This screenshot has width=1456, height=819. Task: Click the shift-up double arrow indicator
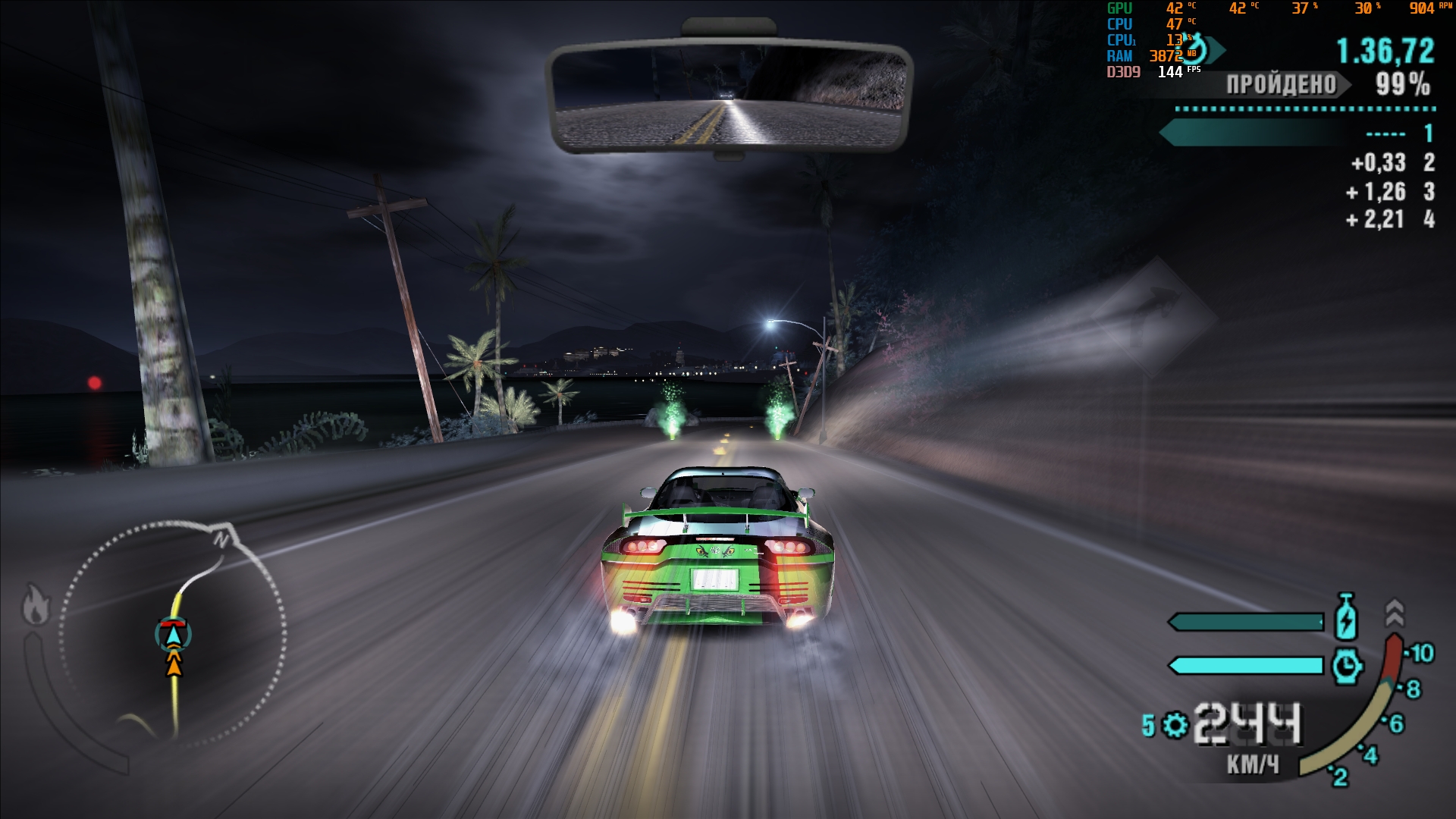point(1394,611)
